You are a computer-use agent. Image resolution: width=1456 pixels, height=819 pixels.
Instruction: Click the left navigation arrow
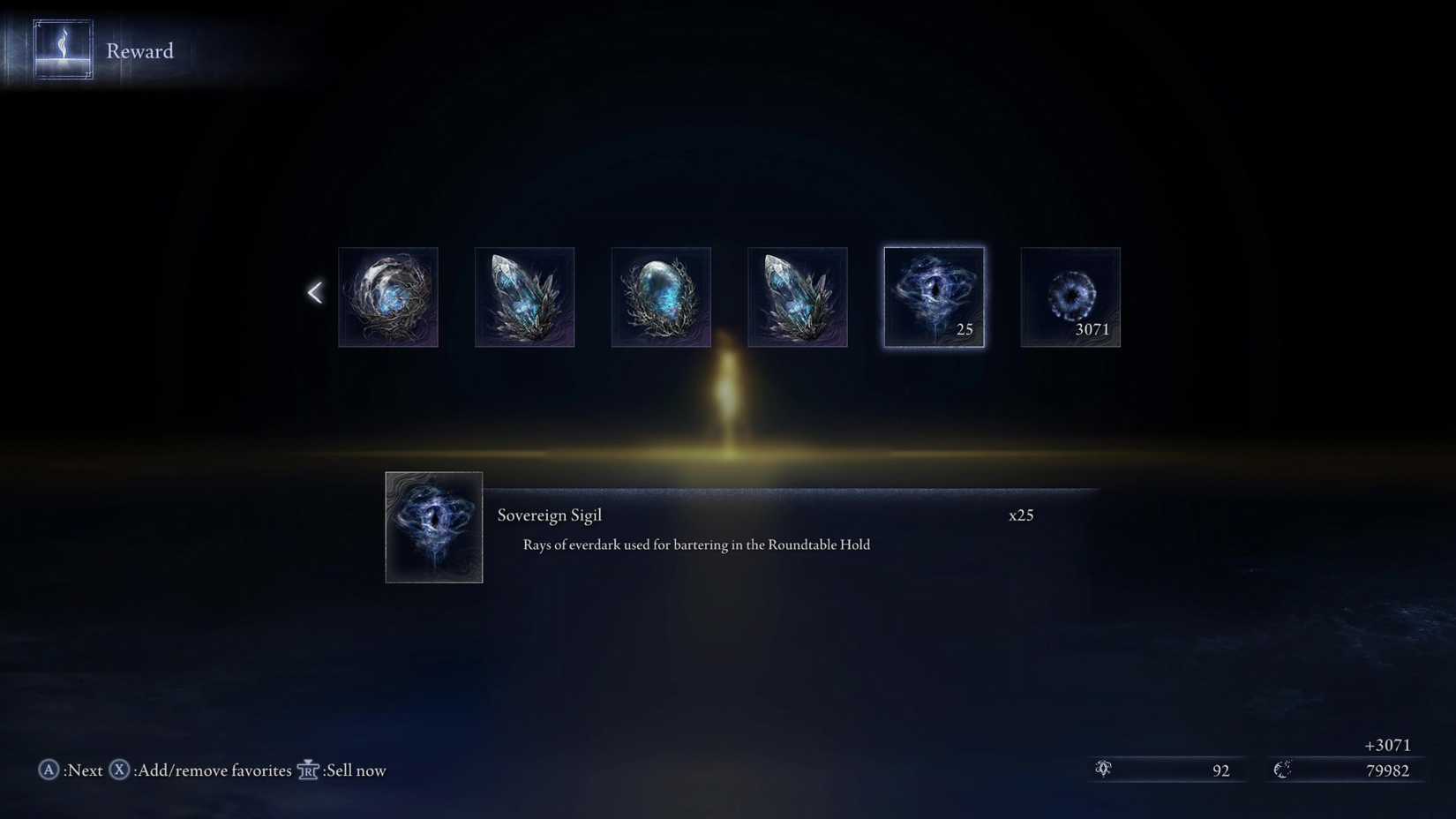click(315, 291)
